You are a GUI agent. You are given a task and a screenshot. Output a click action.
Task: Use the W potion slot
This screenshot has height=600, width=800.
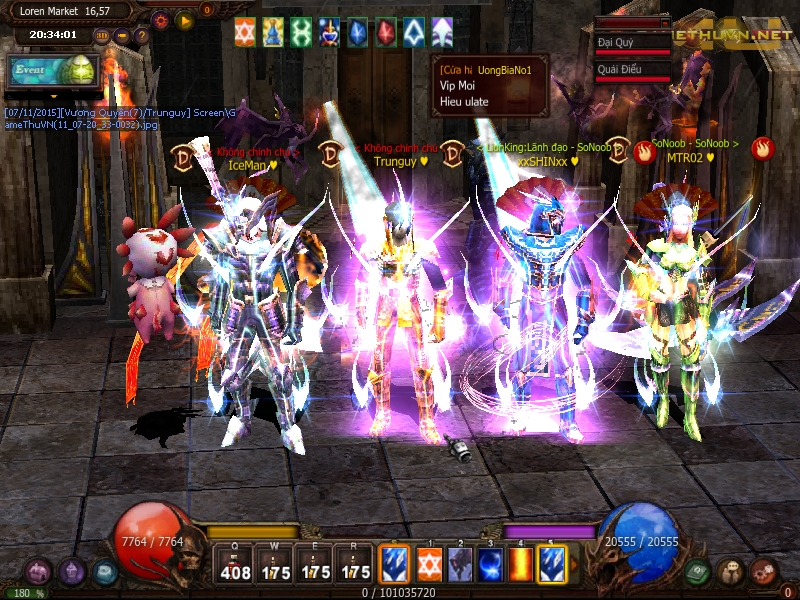click(x=275, y=566)
